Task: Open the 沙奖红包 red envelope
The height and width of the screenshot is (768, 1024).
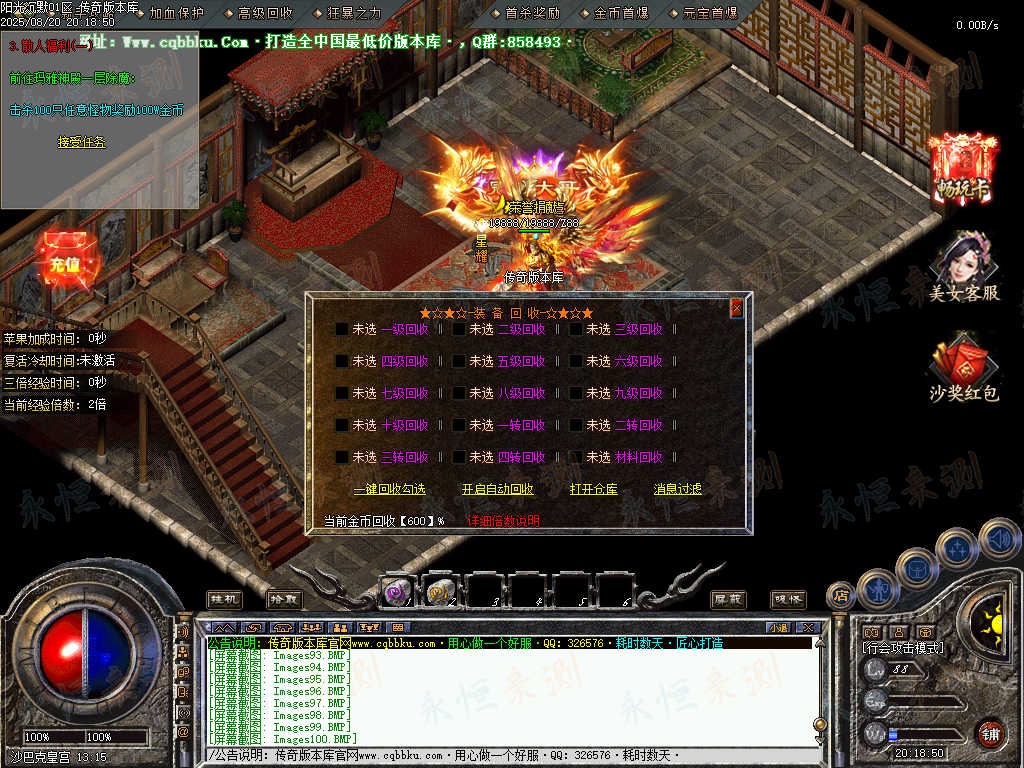Action: point(963,370)
